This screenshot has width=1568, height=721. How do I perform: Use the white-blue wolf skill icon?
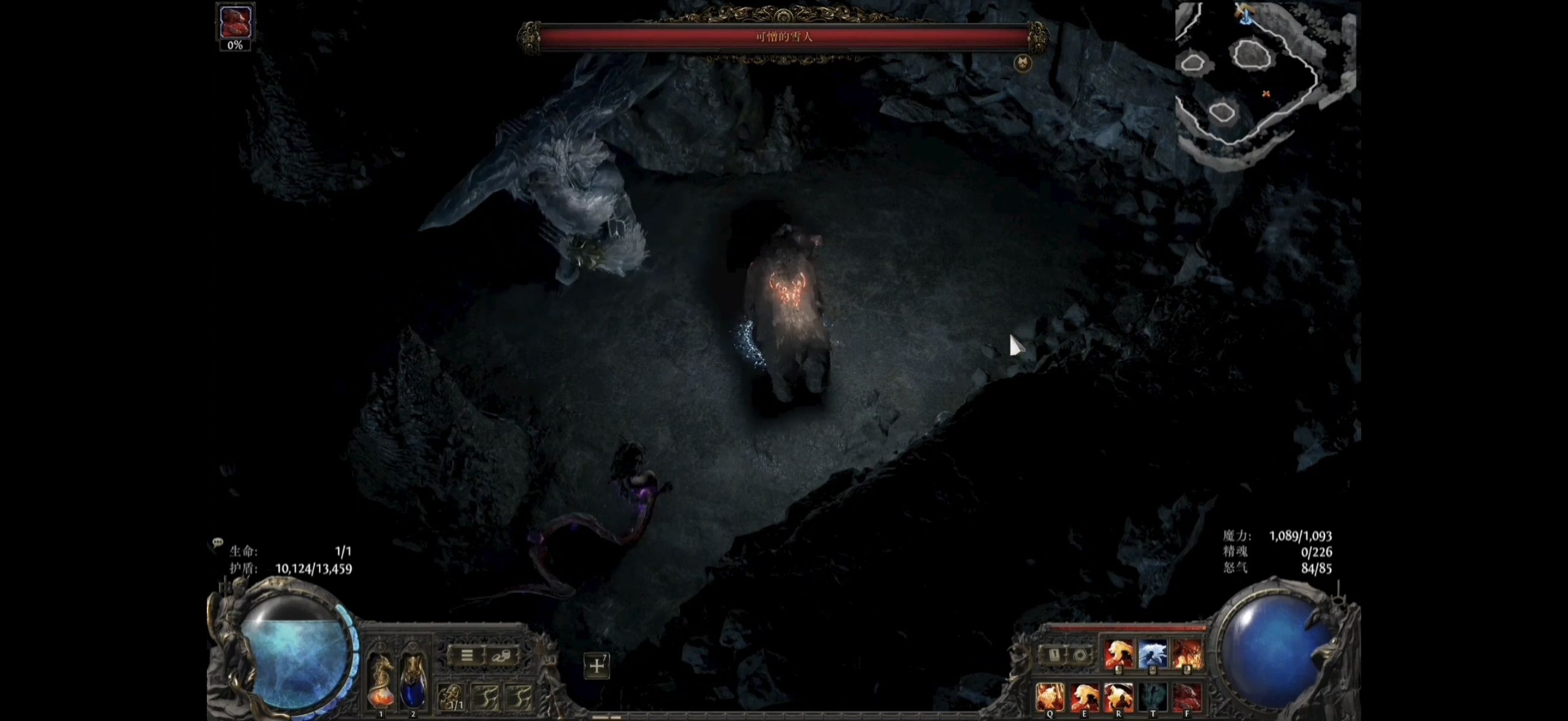coord(1153,655)
